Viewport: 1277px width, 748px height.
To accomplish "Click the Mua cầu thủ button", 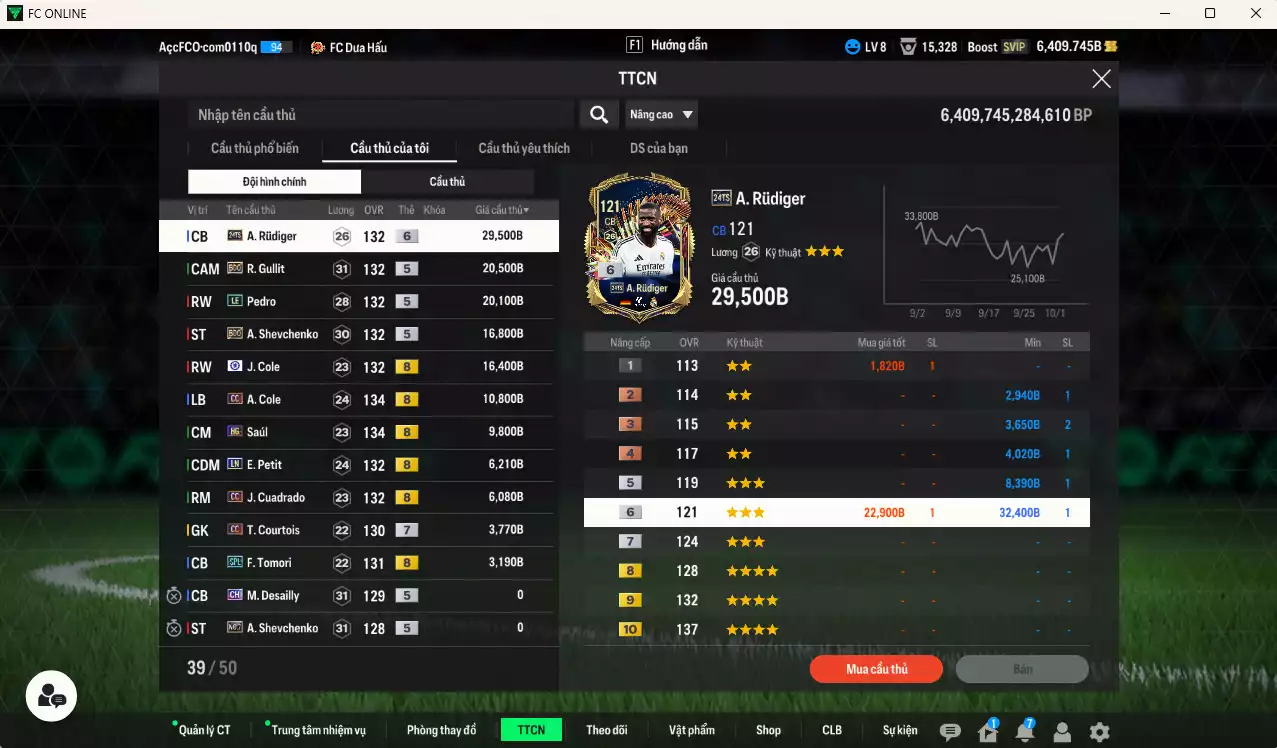I will click(x=876, y=669).
